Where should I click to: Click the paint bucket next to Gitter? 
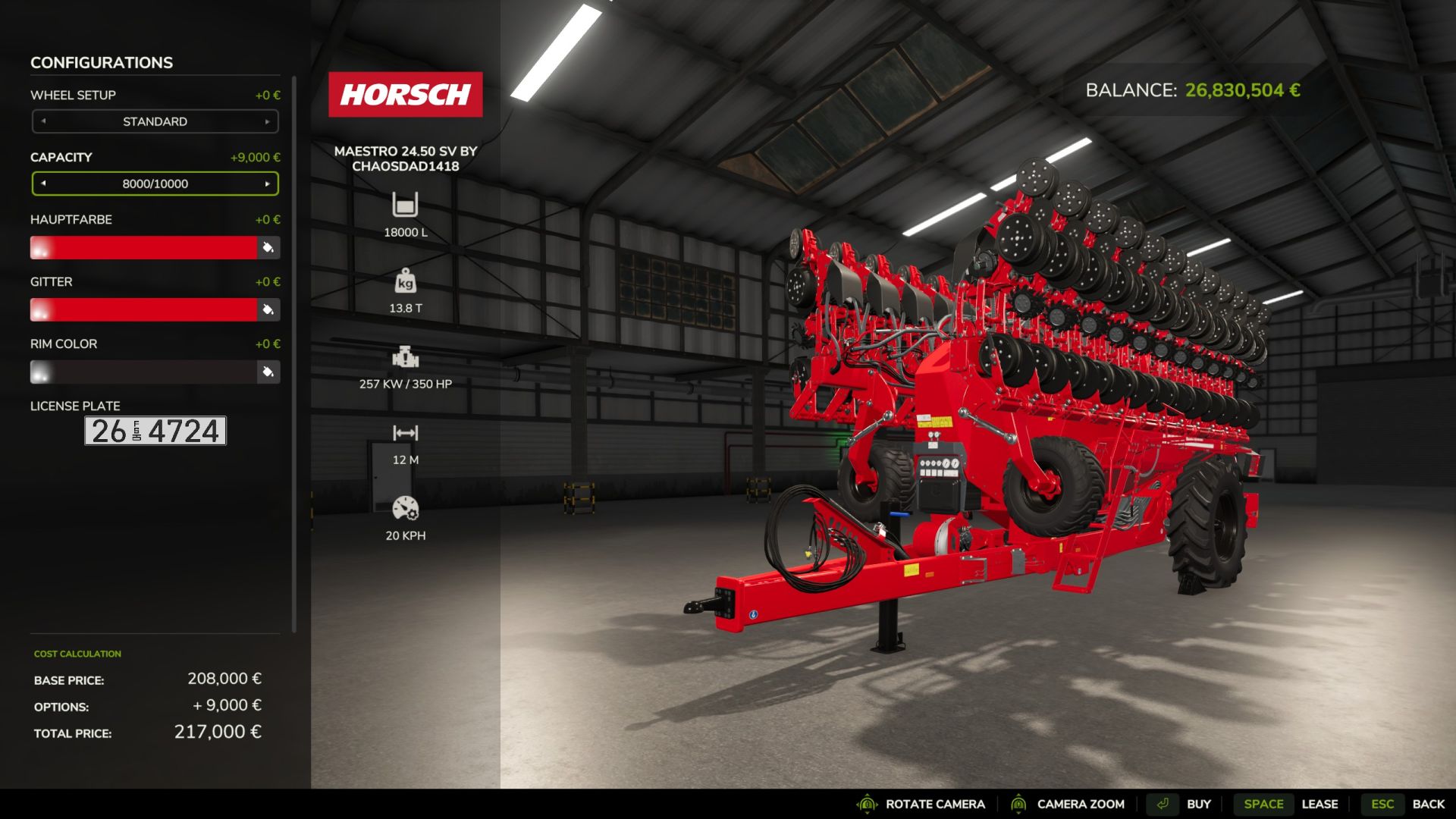(x=268, y=309)
